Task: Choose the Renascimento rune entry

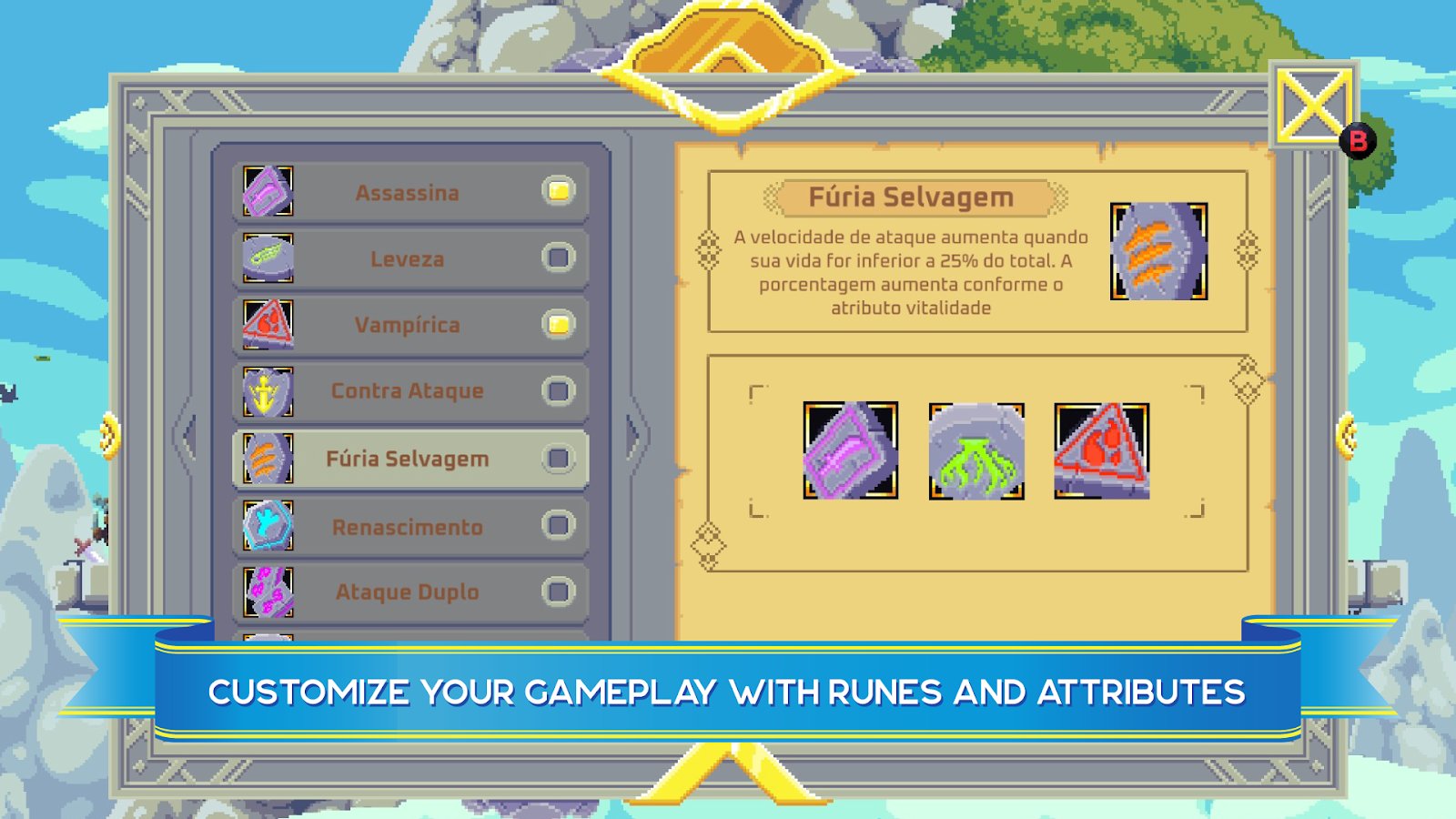Action: (x=407, y=527)
